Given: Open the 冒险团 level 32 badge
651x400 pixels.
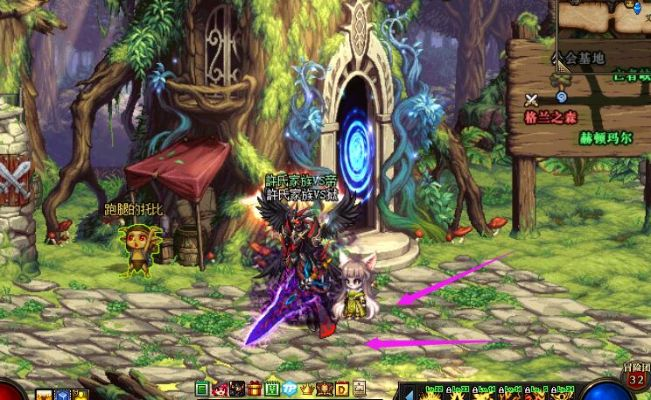Looking at the screenshot, I should click(636, 376).
